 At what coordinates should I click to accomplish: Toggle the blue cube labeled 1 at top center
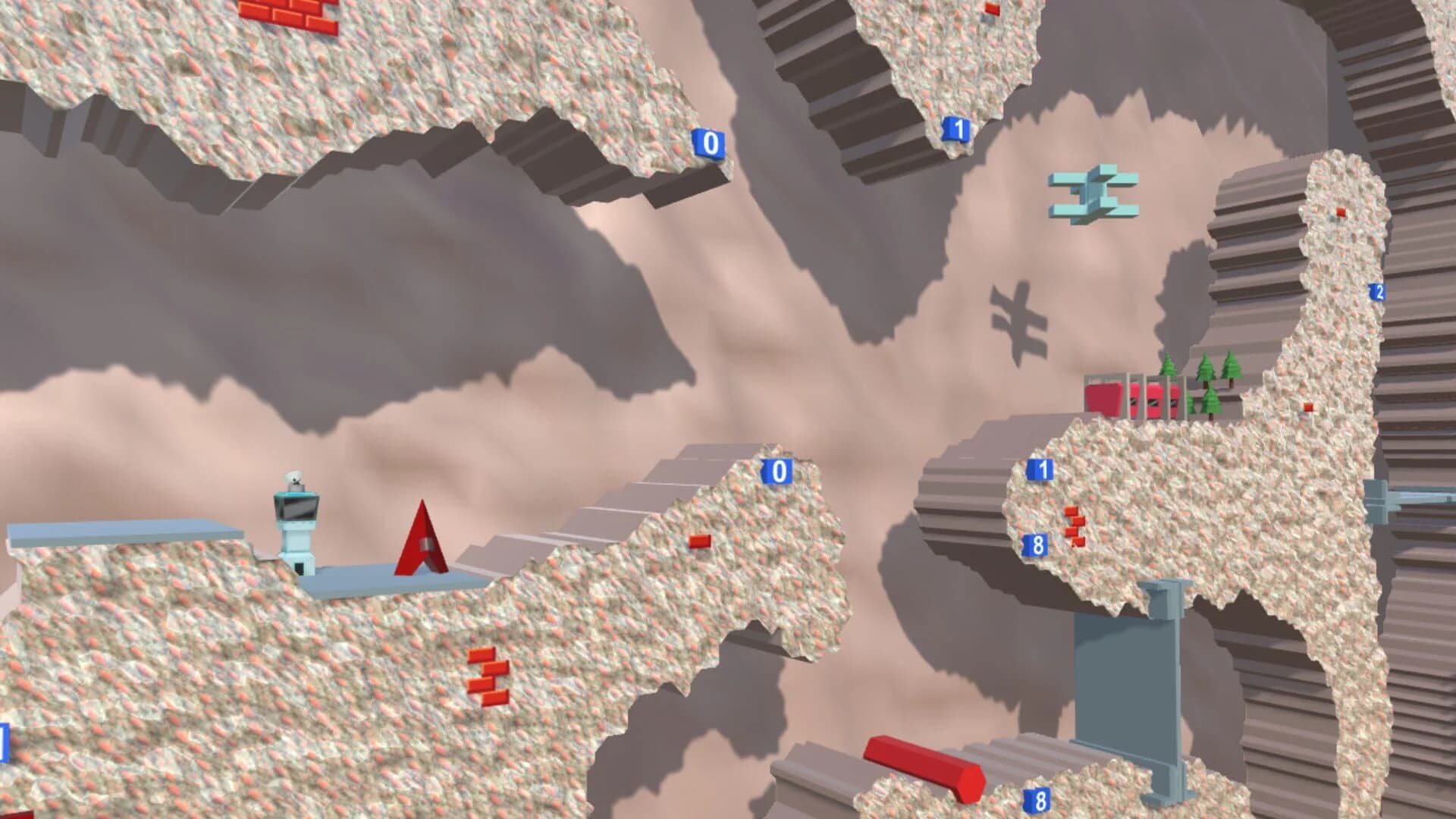pos(955,129)
